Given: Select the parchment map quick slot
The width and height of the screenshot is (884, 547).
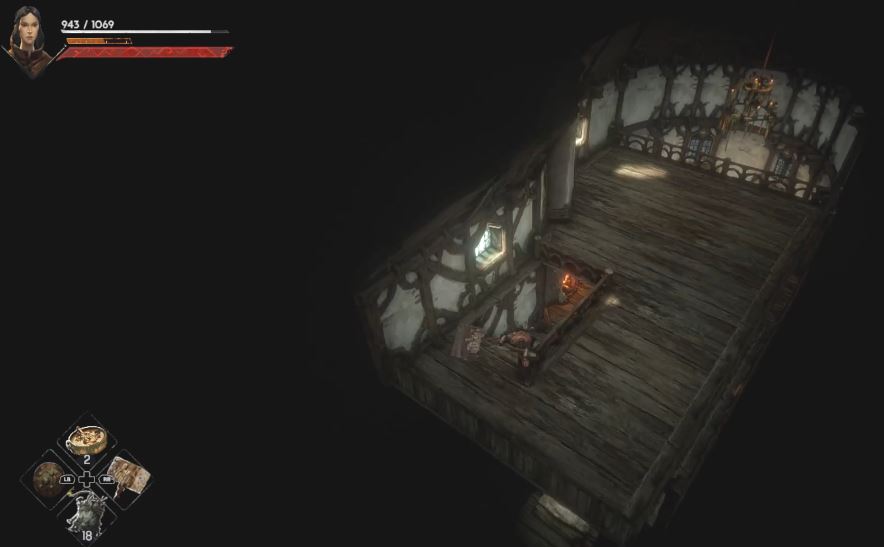Looking at the screenshot, I should (x=126, y=475).
